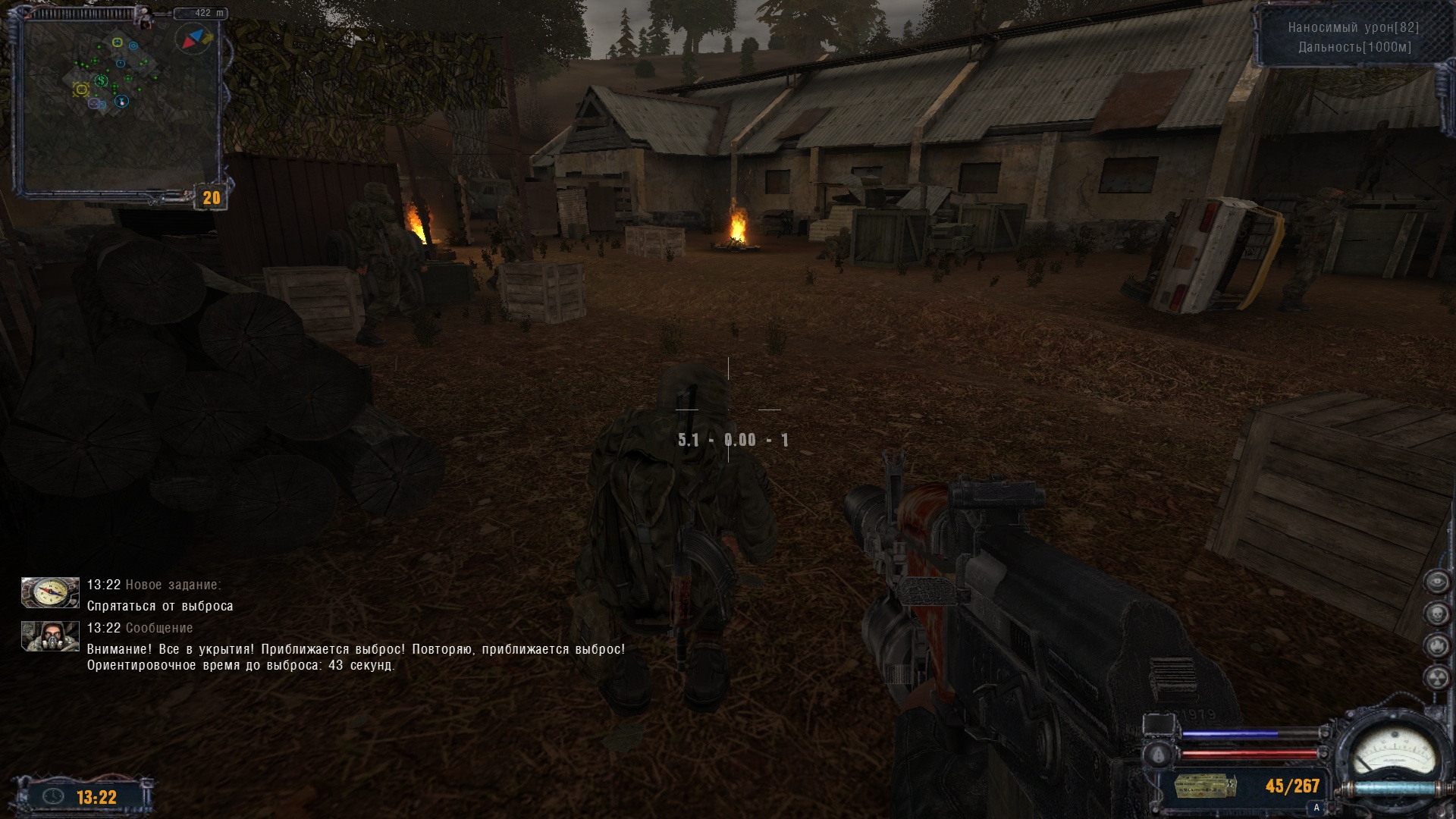
Task: Click the large yellow target marker on minimap
Action: click(x=81, y=89)
